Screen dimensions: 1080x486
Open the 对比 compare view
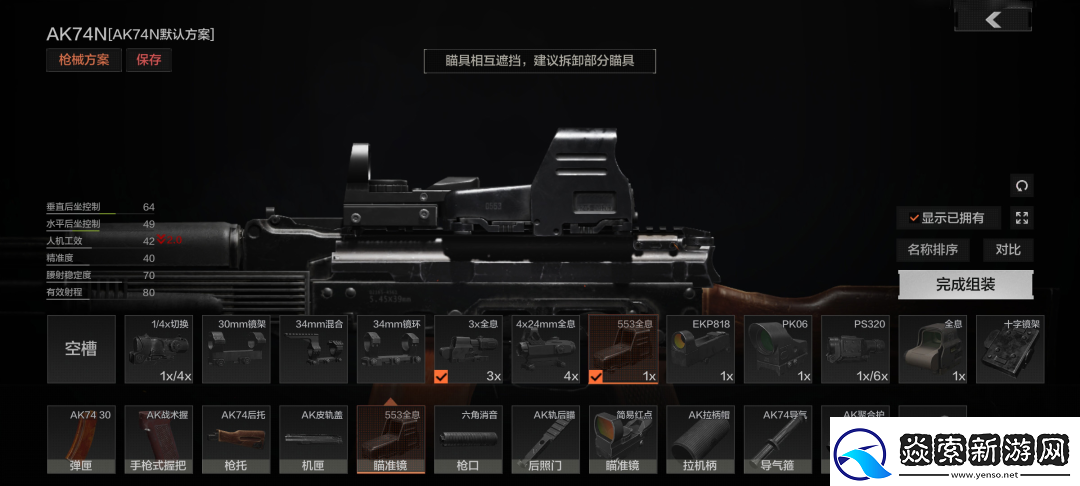pos(1007,250)
